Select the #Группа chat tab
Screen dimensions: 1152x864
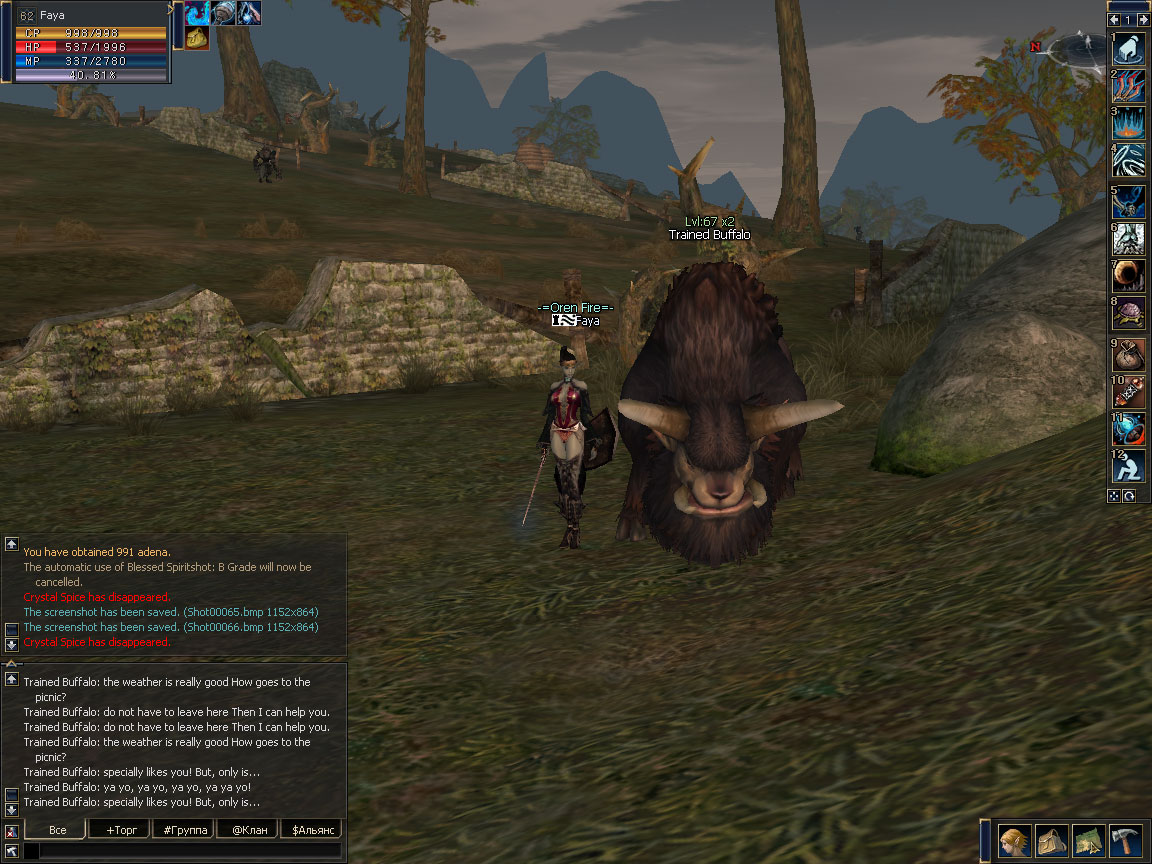click(183, 830)
